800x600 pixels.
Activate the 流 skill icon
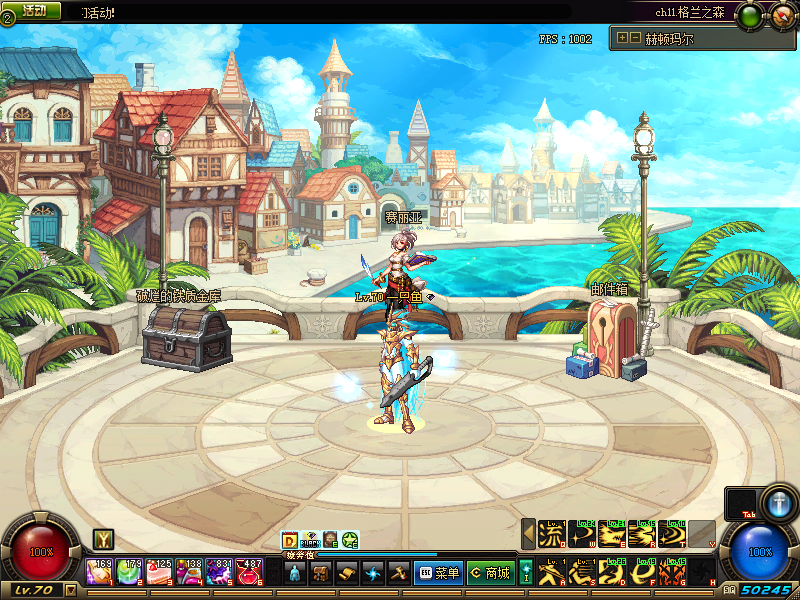[x=552, y=535]
